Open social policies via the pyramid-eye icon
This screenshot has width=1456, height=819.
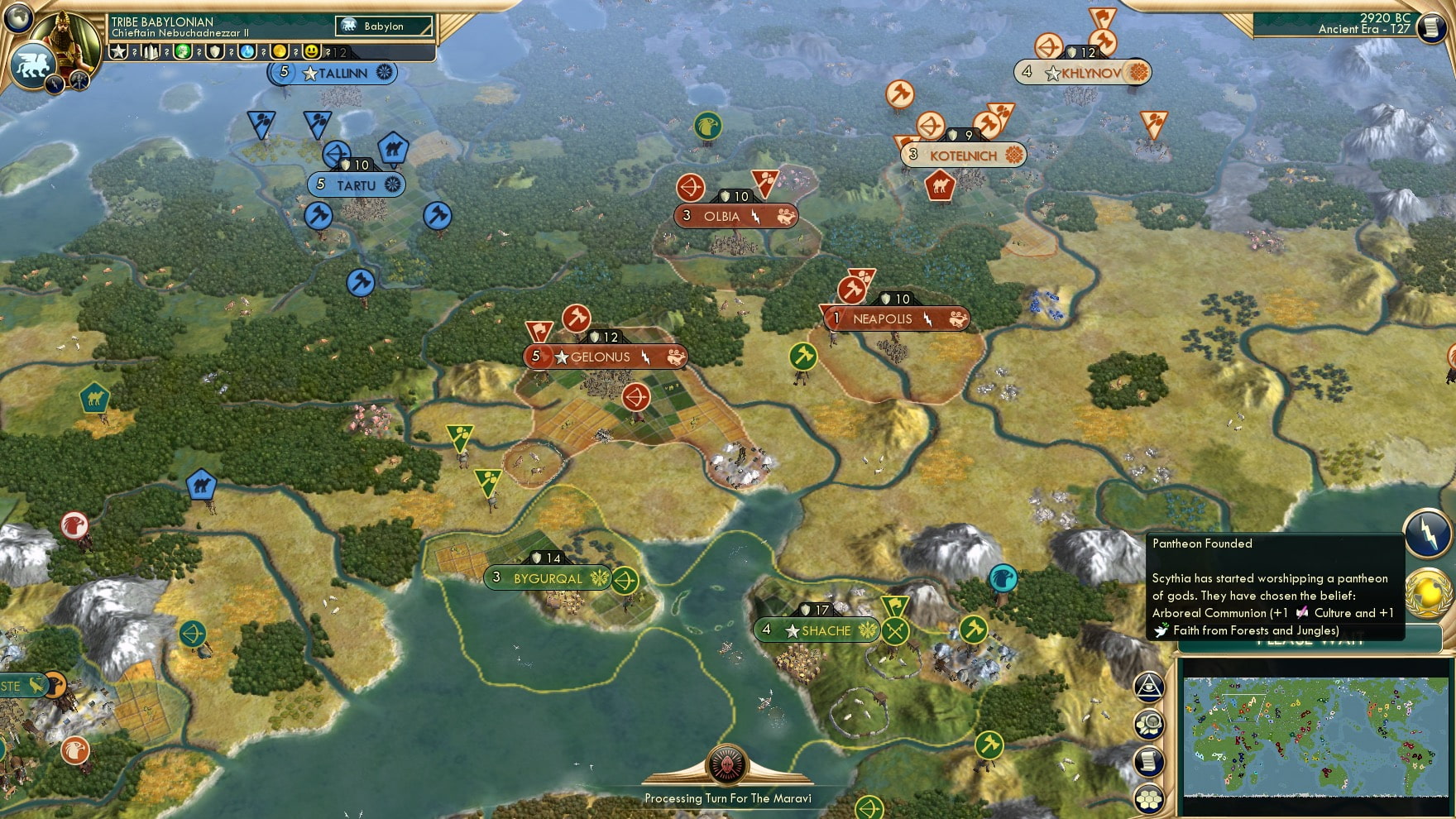[1147, 687]
